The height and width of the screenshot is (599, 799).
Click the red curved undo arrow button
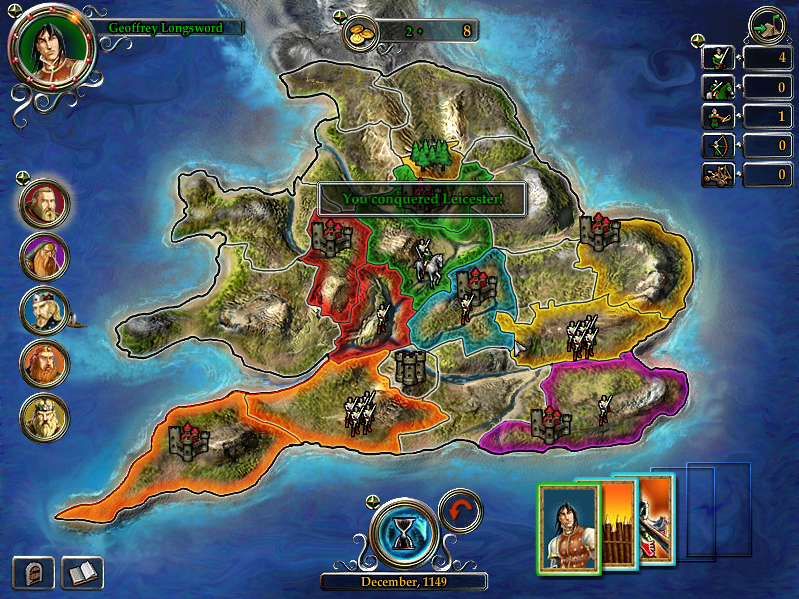tap(460, 510)
